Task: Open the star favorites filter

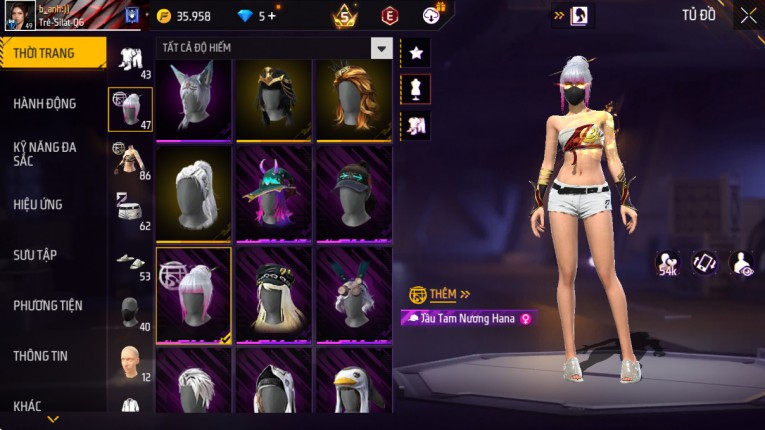Action: (415, 52)
